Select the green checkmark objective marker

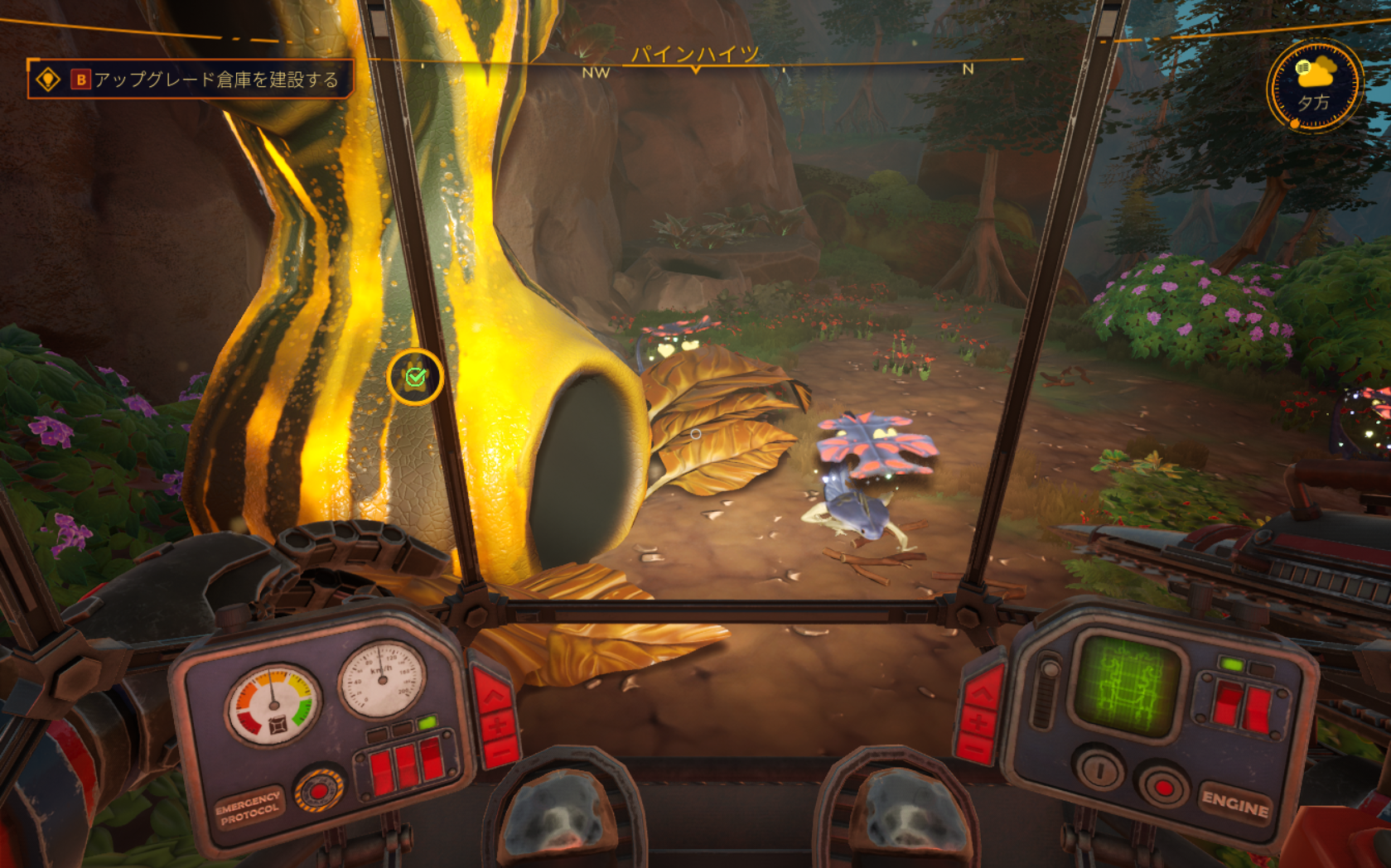[x=415, y=378]
